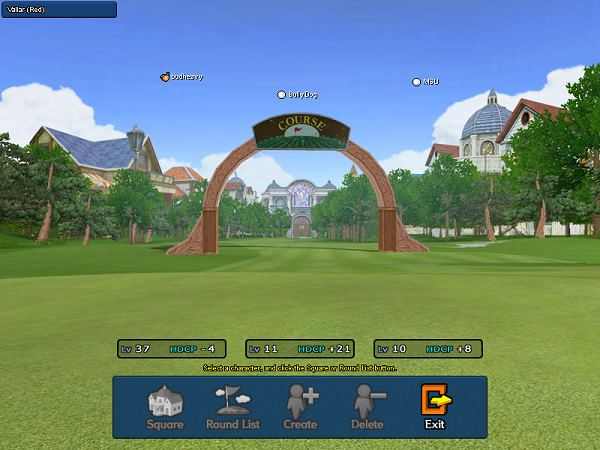Create a new character
600x450 pixels.
[300, 407]
